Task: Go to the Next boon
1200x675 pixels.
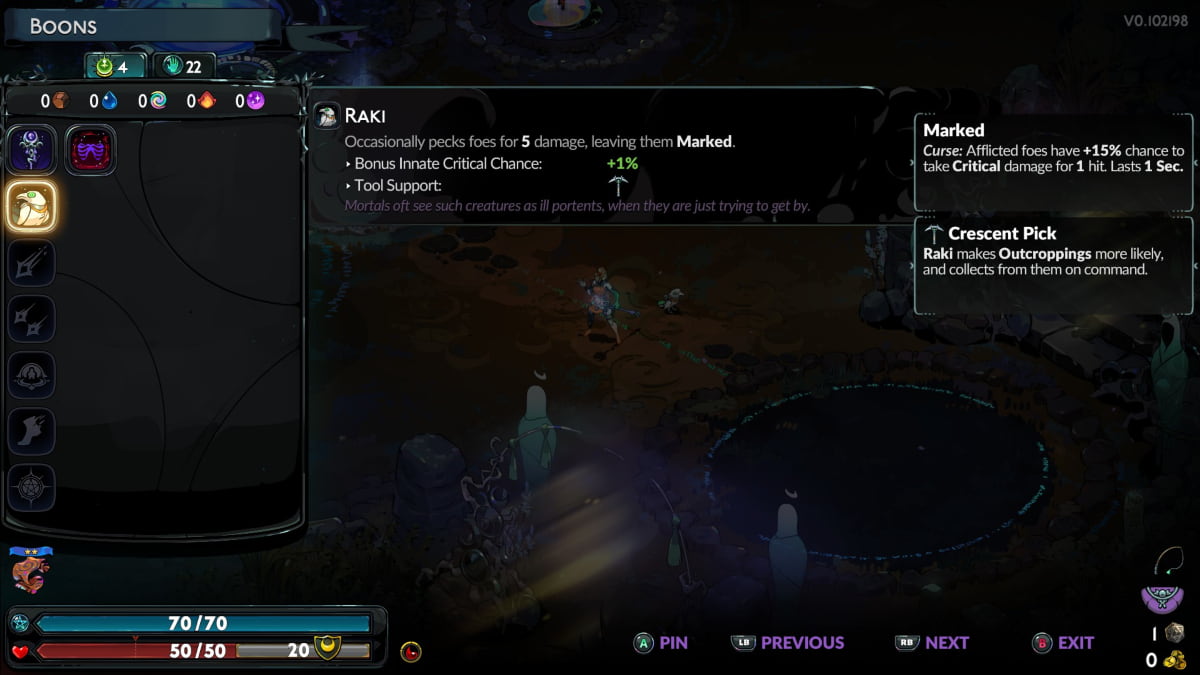Action: (931, 643)
